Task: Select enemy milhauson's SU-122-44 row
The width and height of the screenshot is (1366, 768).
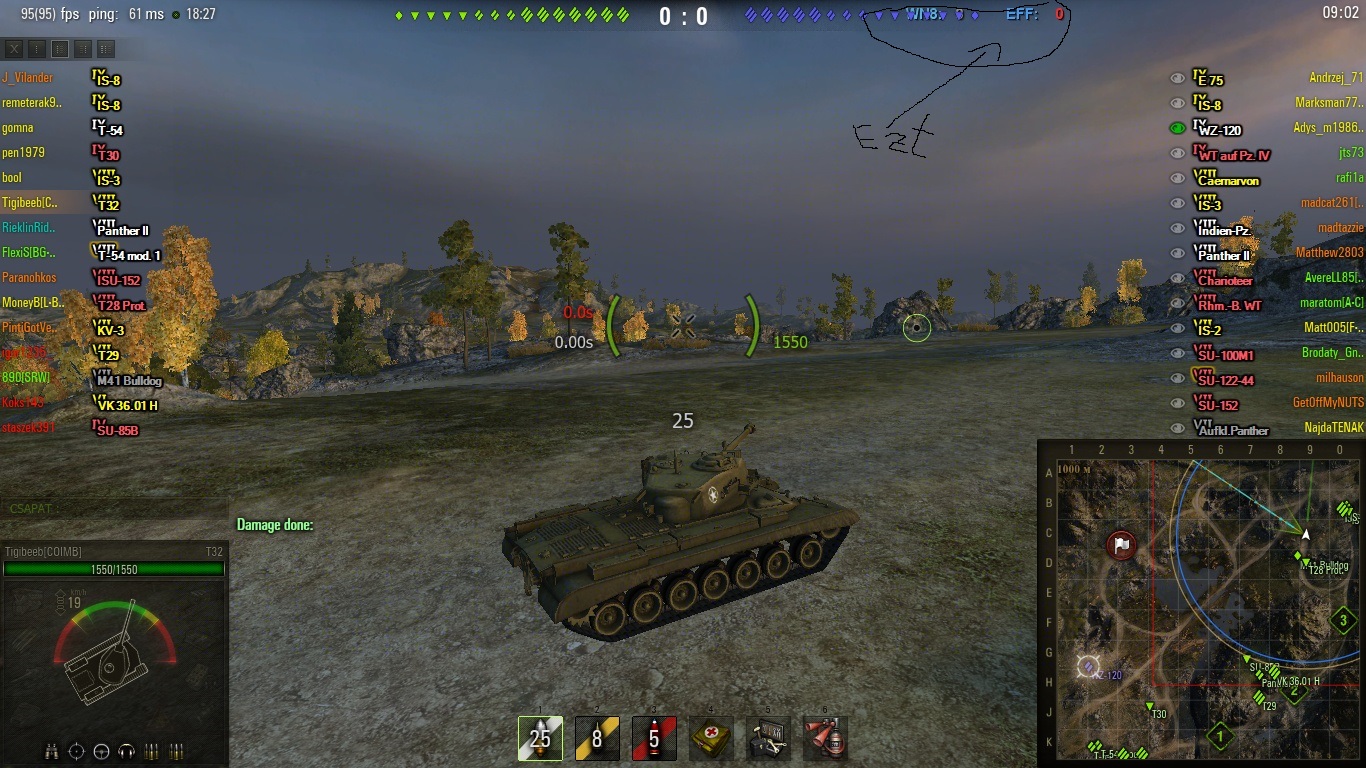Action: point(1270,379)
